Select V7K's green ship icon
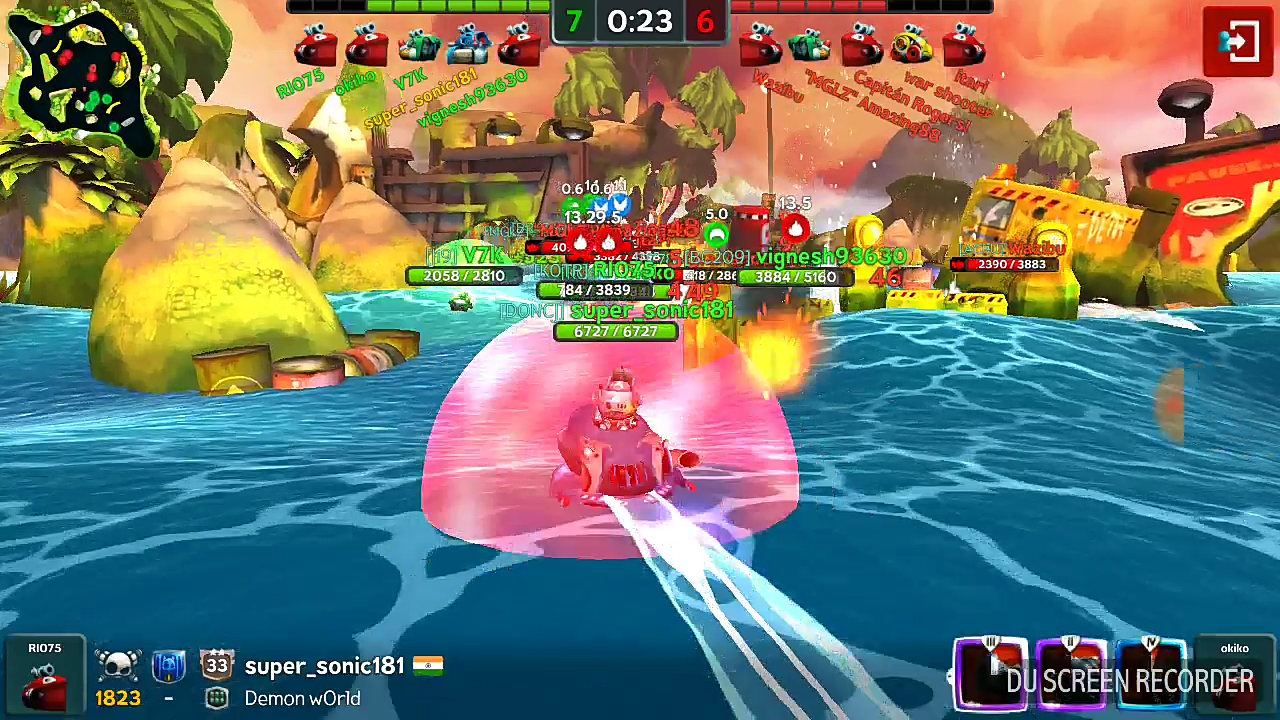This screenshot has width=1280, height=720. pos(419,45)
